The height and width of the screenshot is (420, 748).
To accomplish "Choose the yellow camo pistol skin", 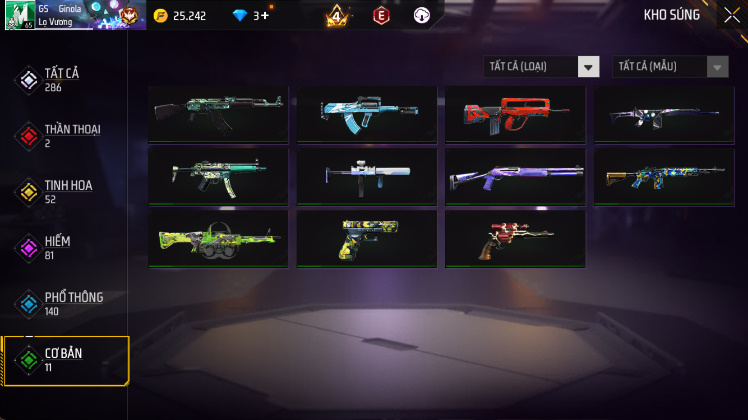I will click(x=366, y=237).
